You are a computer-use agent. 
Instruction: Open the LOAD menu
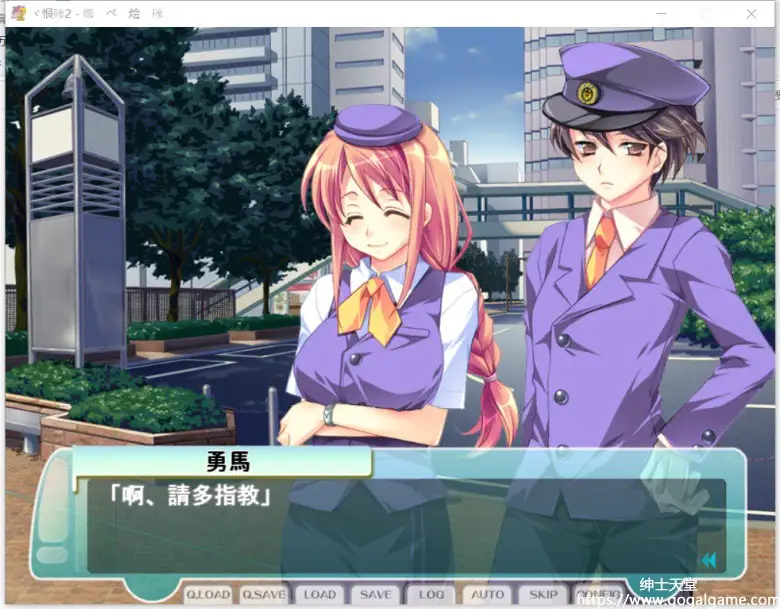[x=320, y=594]
